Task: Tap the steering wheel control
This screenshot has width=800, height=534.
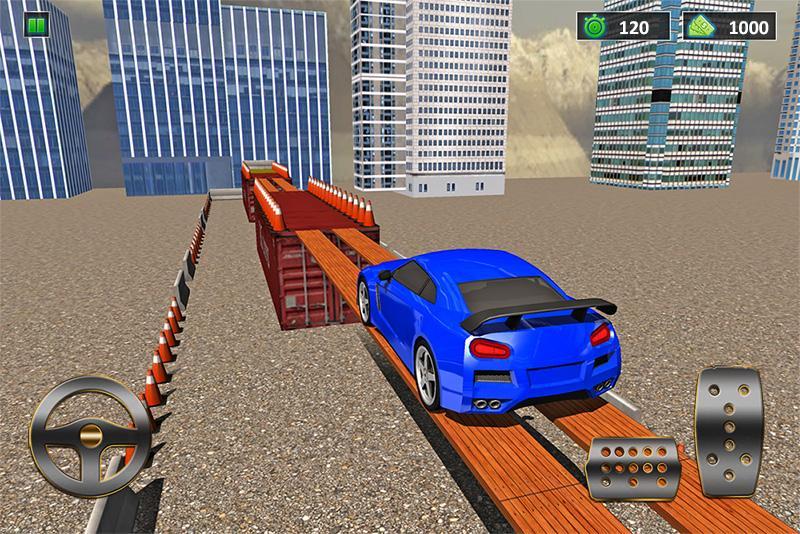Action: [90, 435]
